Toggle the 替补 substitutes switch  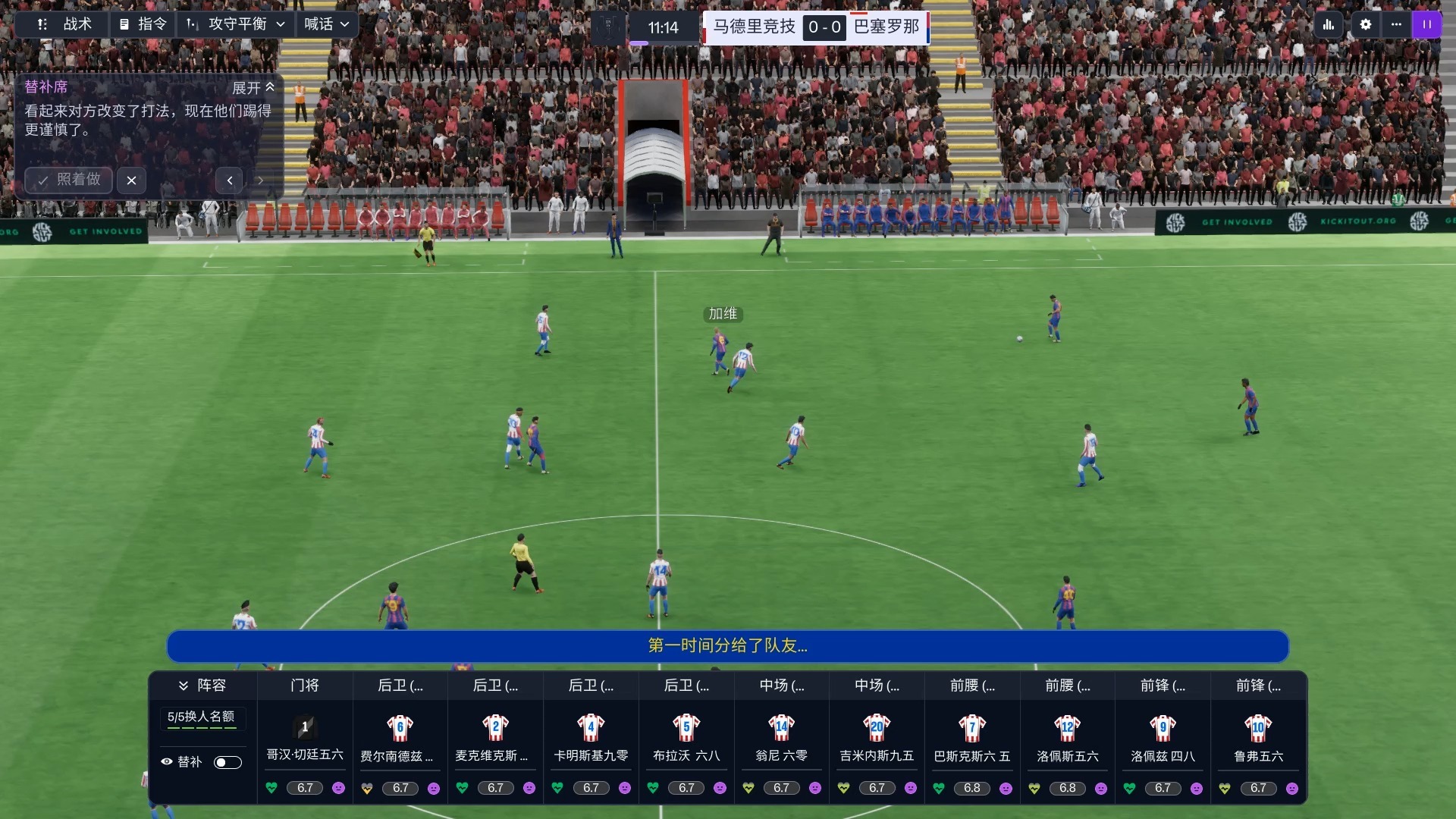(x=227, y=762)
